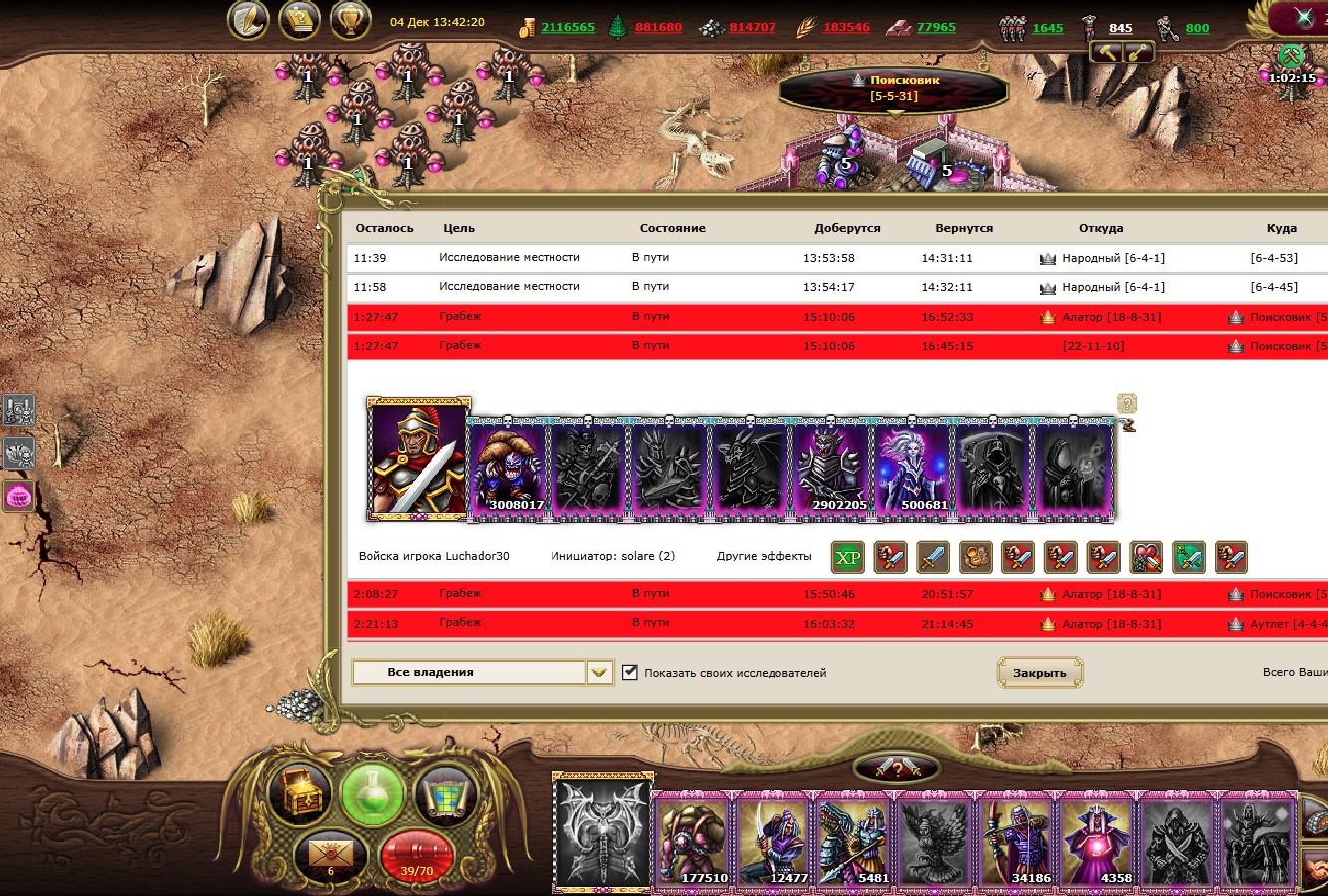Click the Поисковик settlement name banner
1328x896 pixels.
pos(894,88)
